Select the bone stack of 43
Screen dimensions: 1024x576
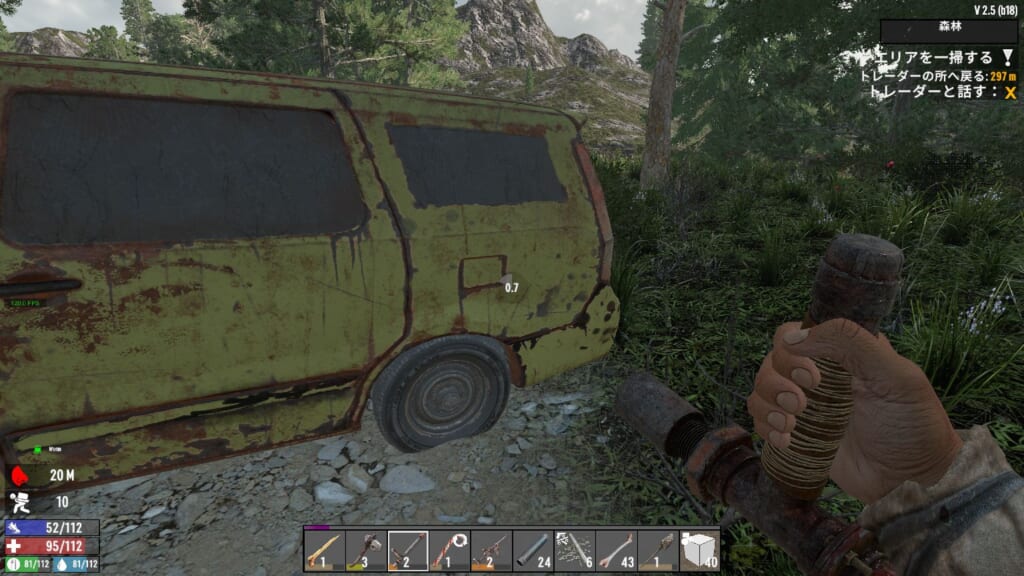pyautogui.click(x=616, y=550)
